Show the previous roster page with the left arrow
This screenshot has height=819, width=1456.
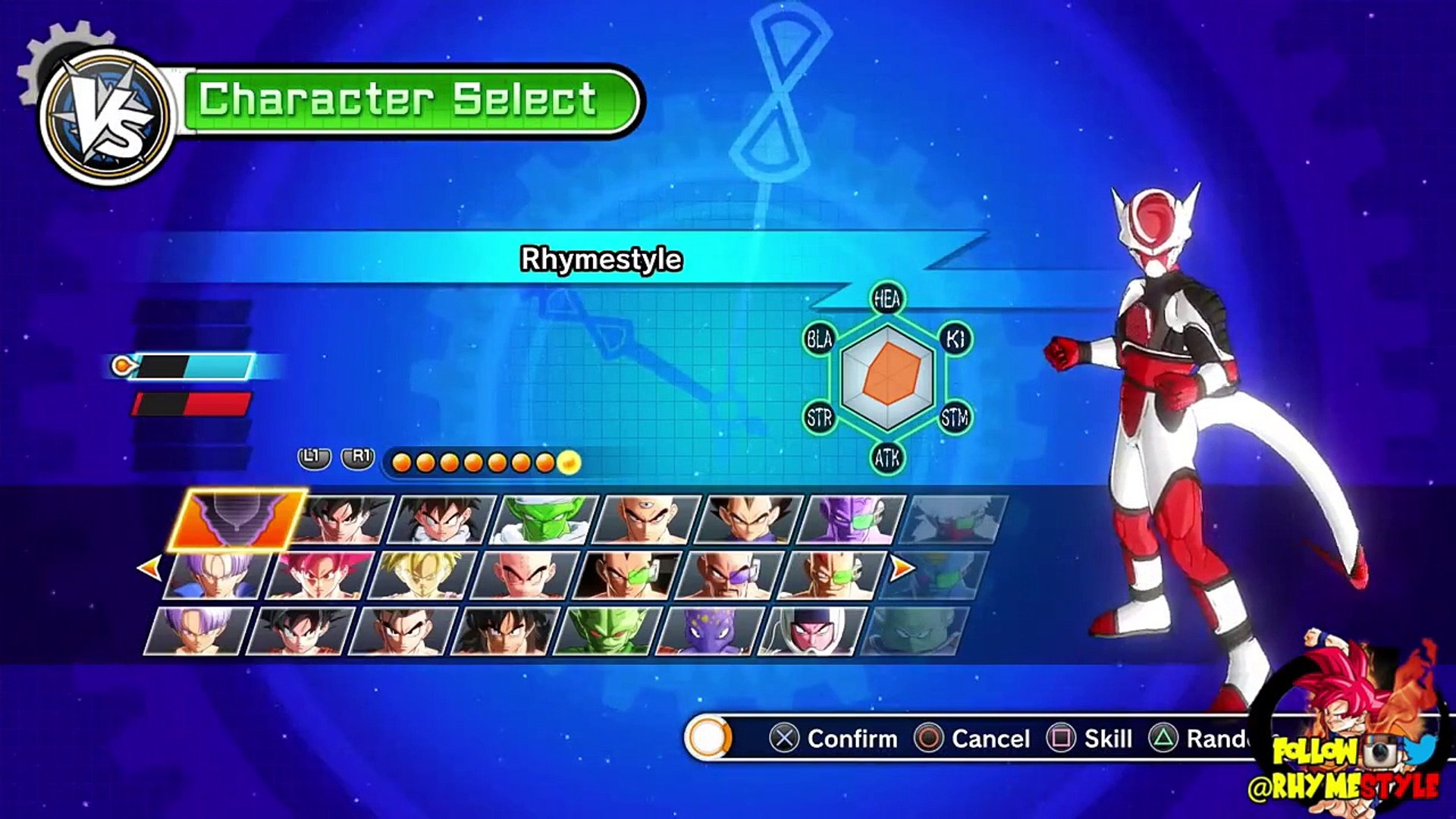pyautogui.click(x=149, y=566)
